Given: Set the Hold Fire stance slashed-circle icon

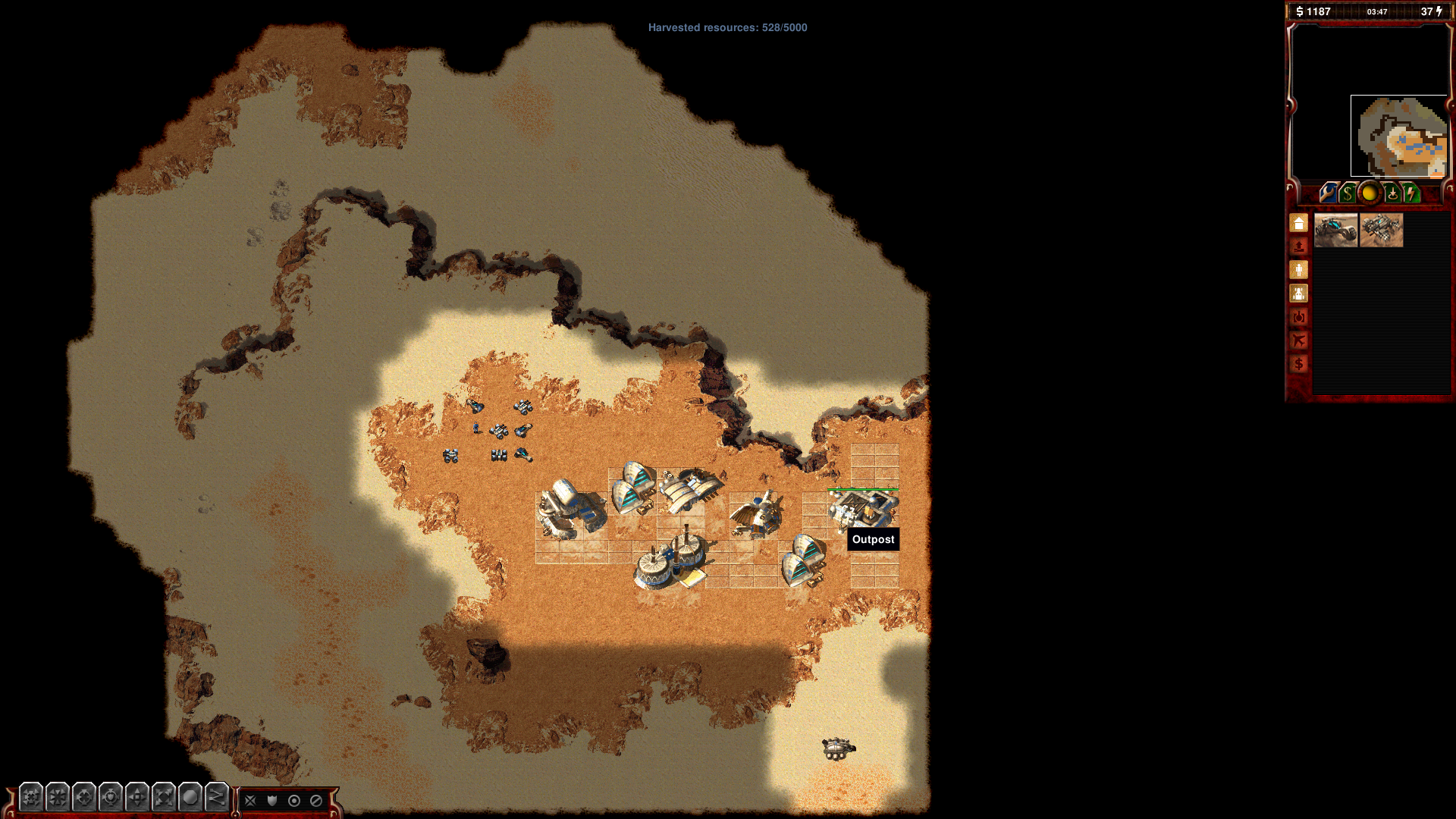Looking at the screenshot, I should (x=316, y=800).
